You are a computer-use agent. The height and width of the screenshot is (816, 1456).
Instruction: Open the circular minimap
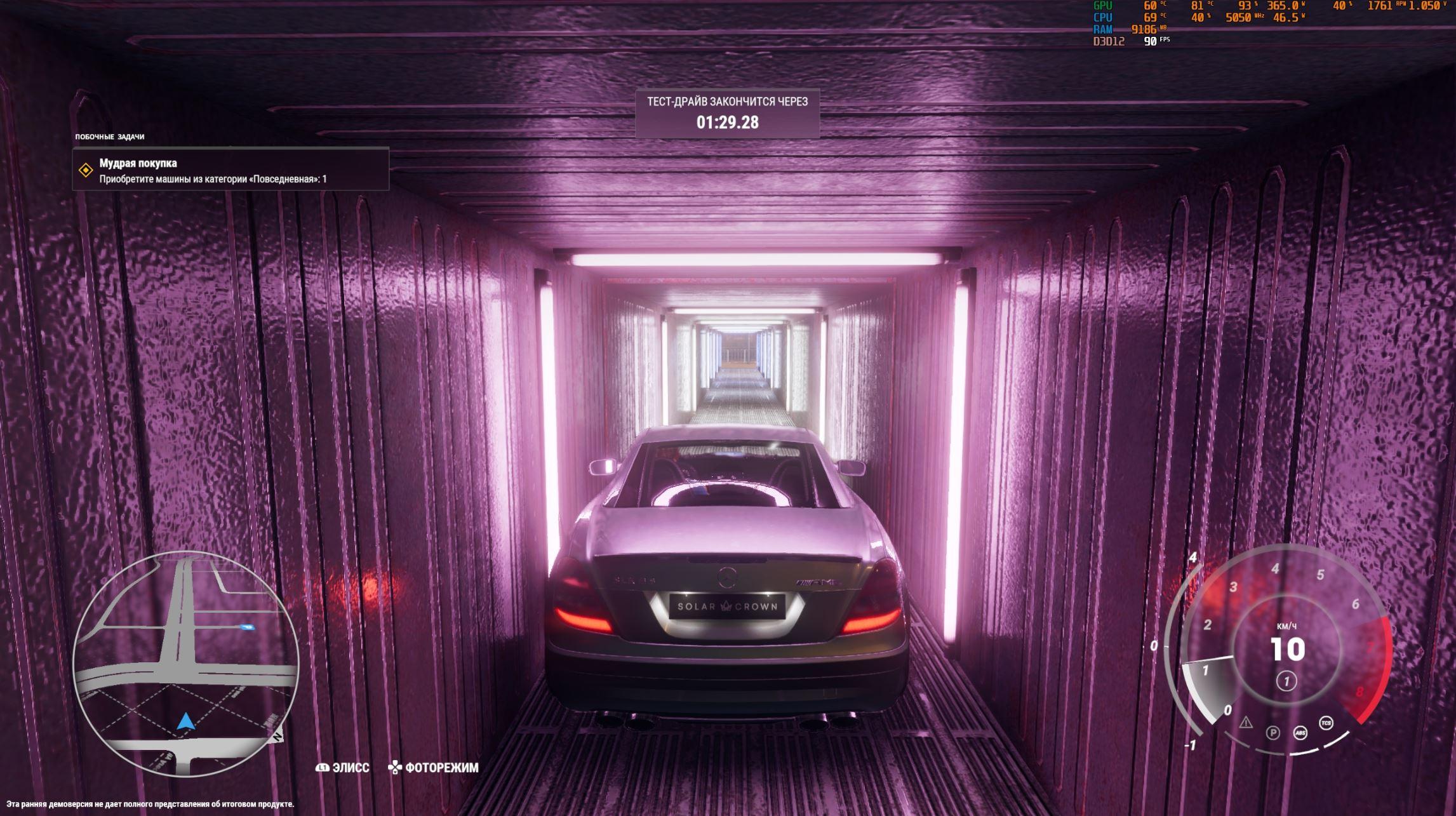tap(185, 662)
